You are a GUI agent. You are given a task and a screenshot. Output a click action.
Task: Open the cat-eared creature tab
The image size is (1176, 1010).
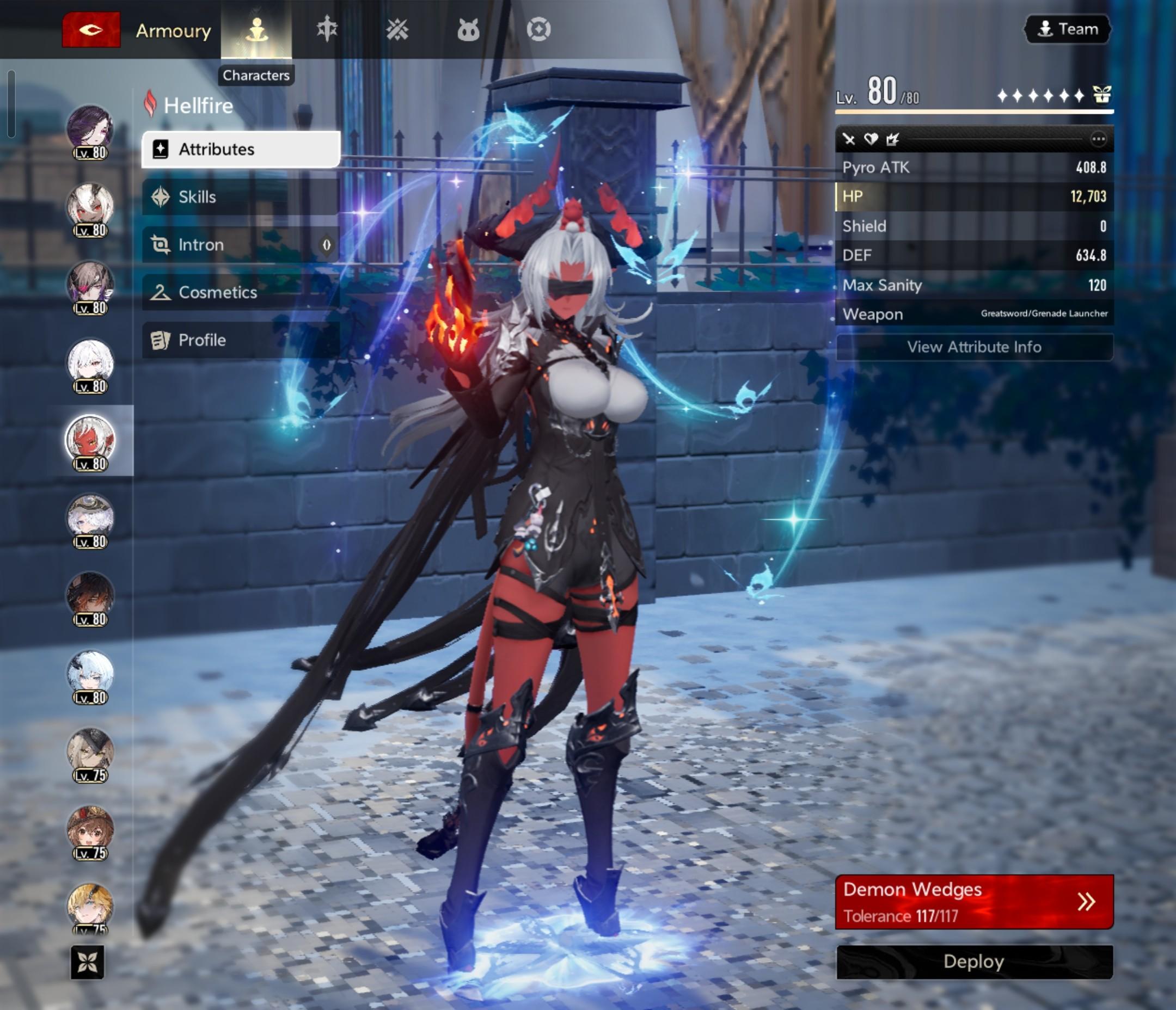[x=468, y=29]
